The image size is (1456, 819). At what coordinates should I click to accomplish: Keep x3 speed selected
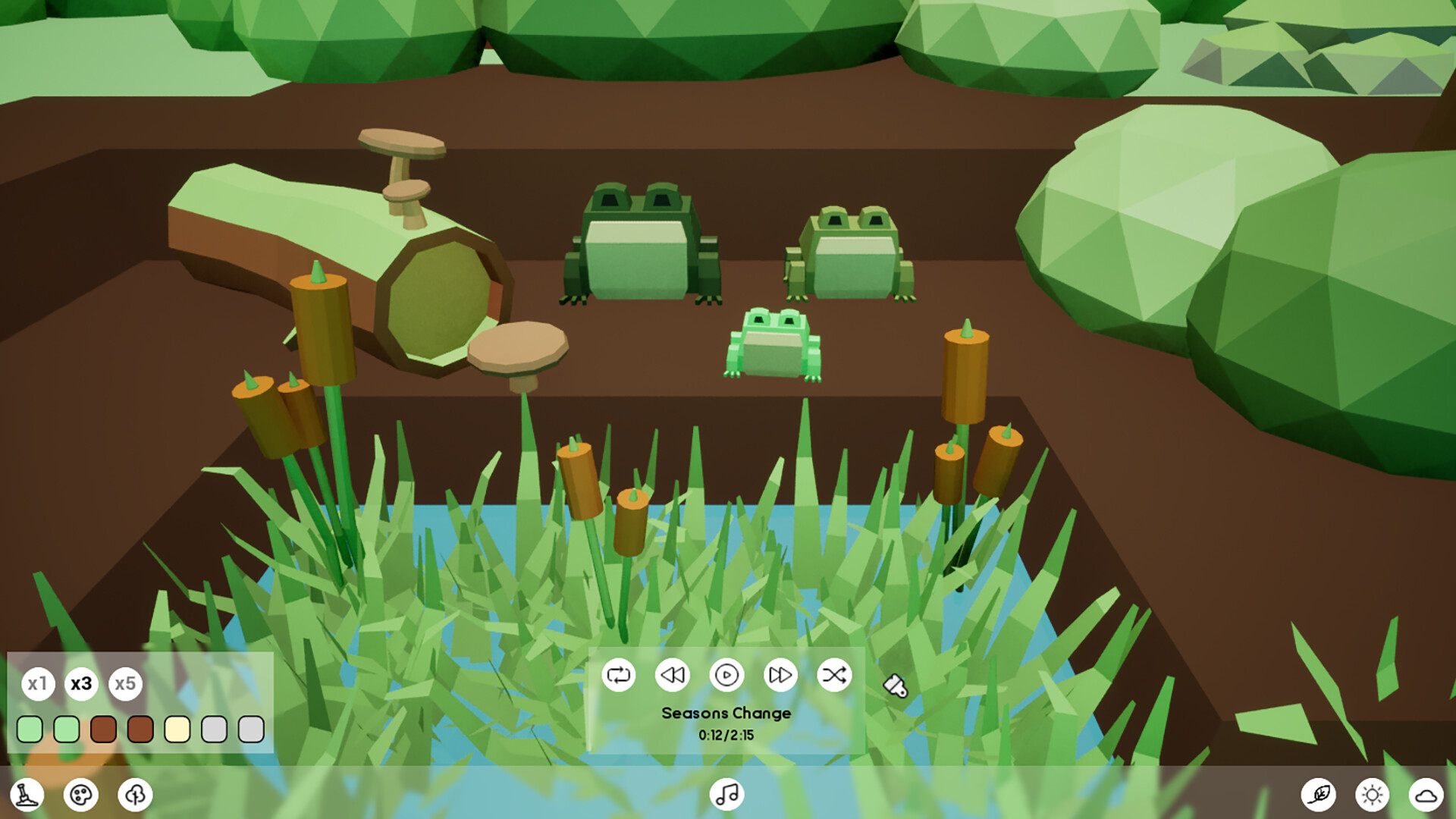click(82, 683)
